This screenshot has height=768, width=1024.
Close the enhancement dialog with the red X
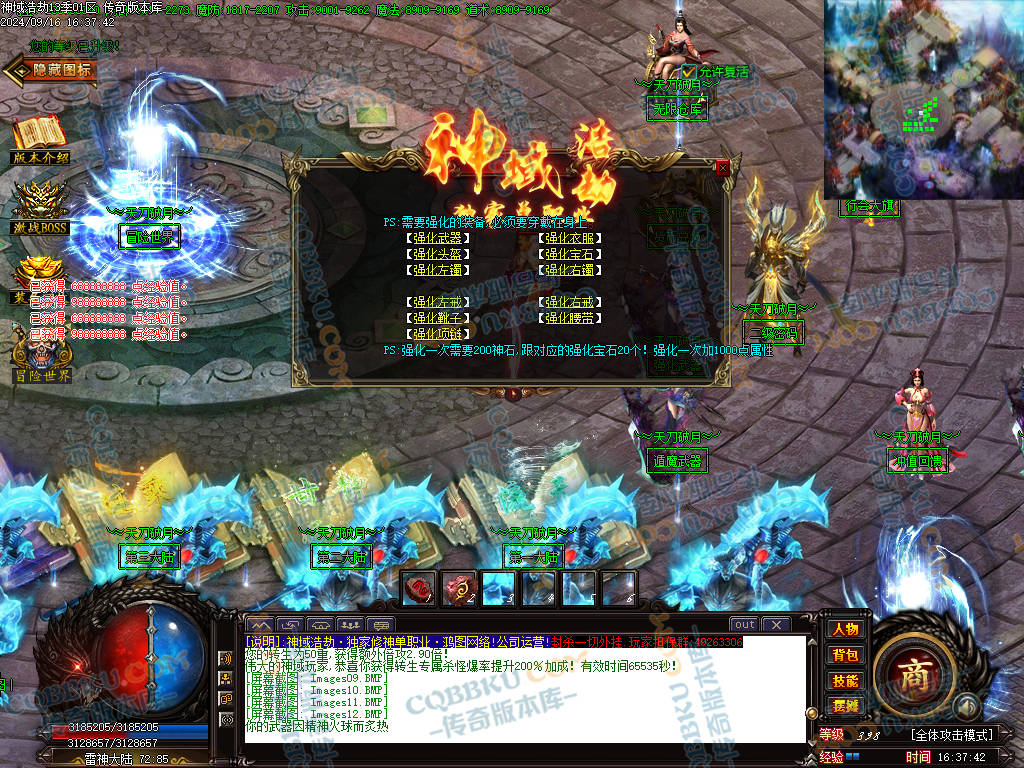point(723,169)
